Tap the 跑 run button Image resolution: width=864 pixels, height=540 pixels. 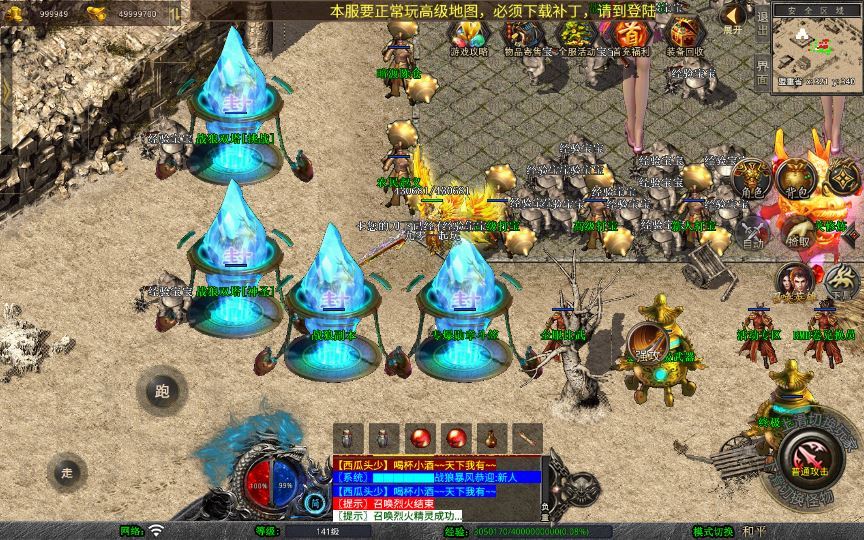(x=161, y=392)
